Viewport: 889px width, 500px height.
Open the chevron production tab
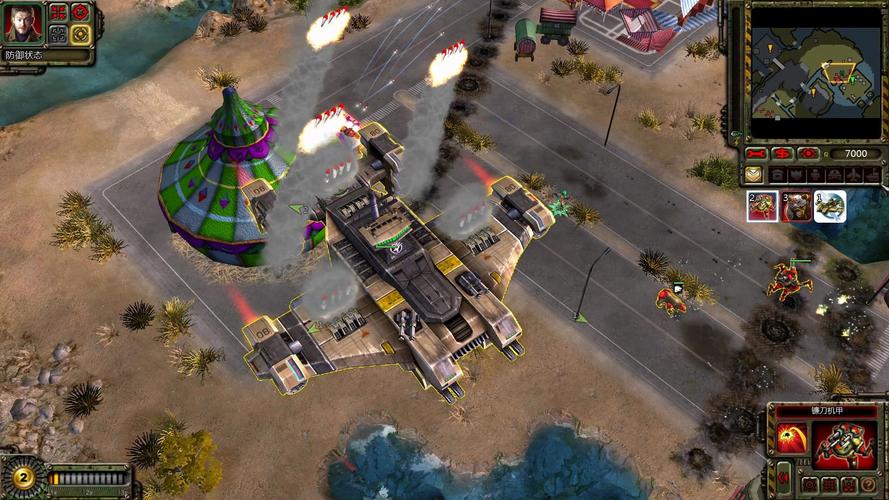[754, 175]
